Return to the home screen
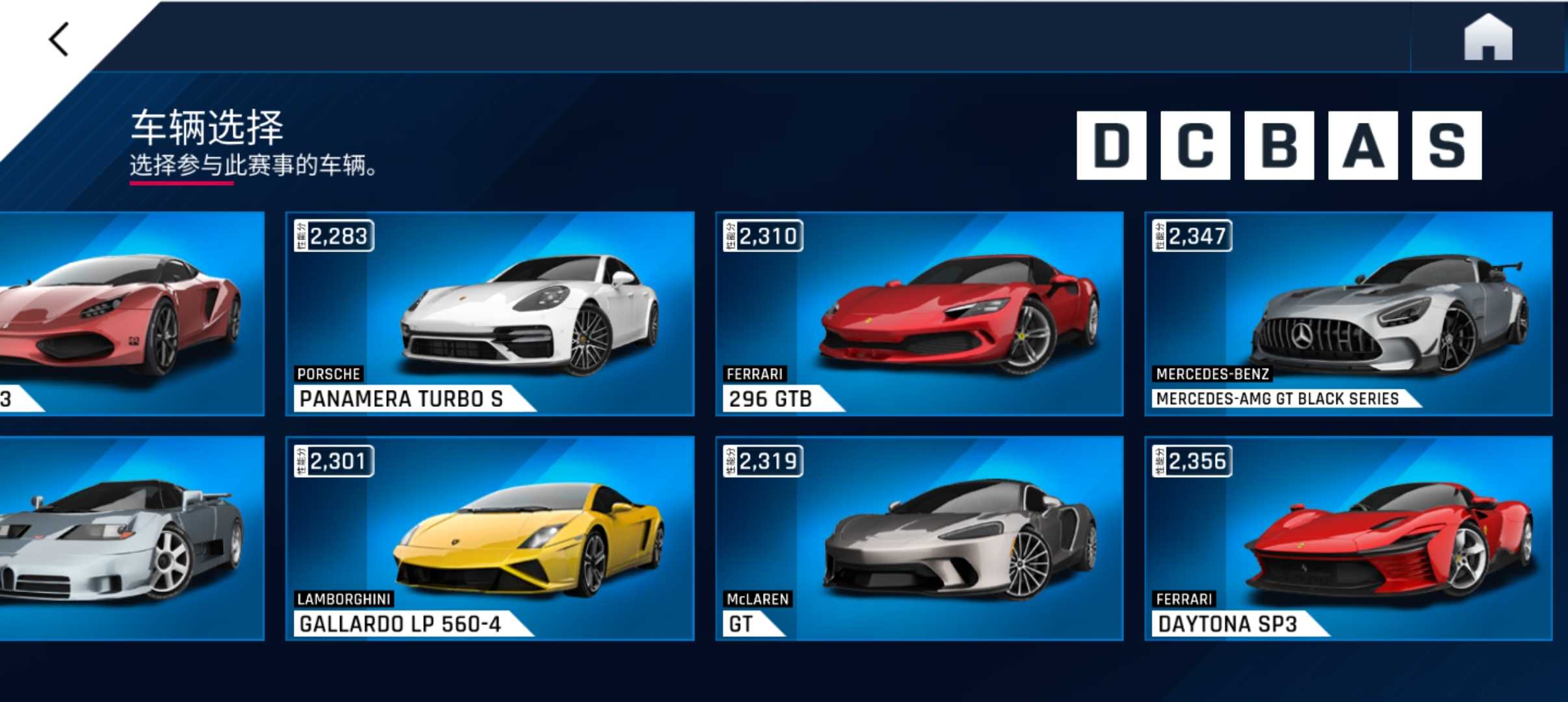The height and width of the screenshot is (702, 1568). 1487,38
